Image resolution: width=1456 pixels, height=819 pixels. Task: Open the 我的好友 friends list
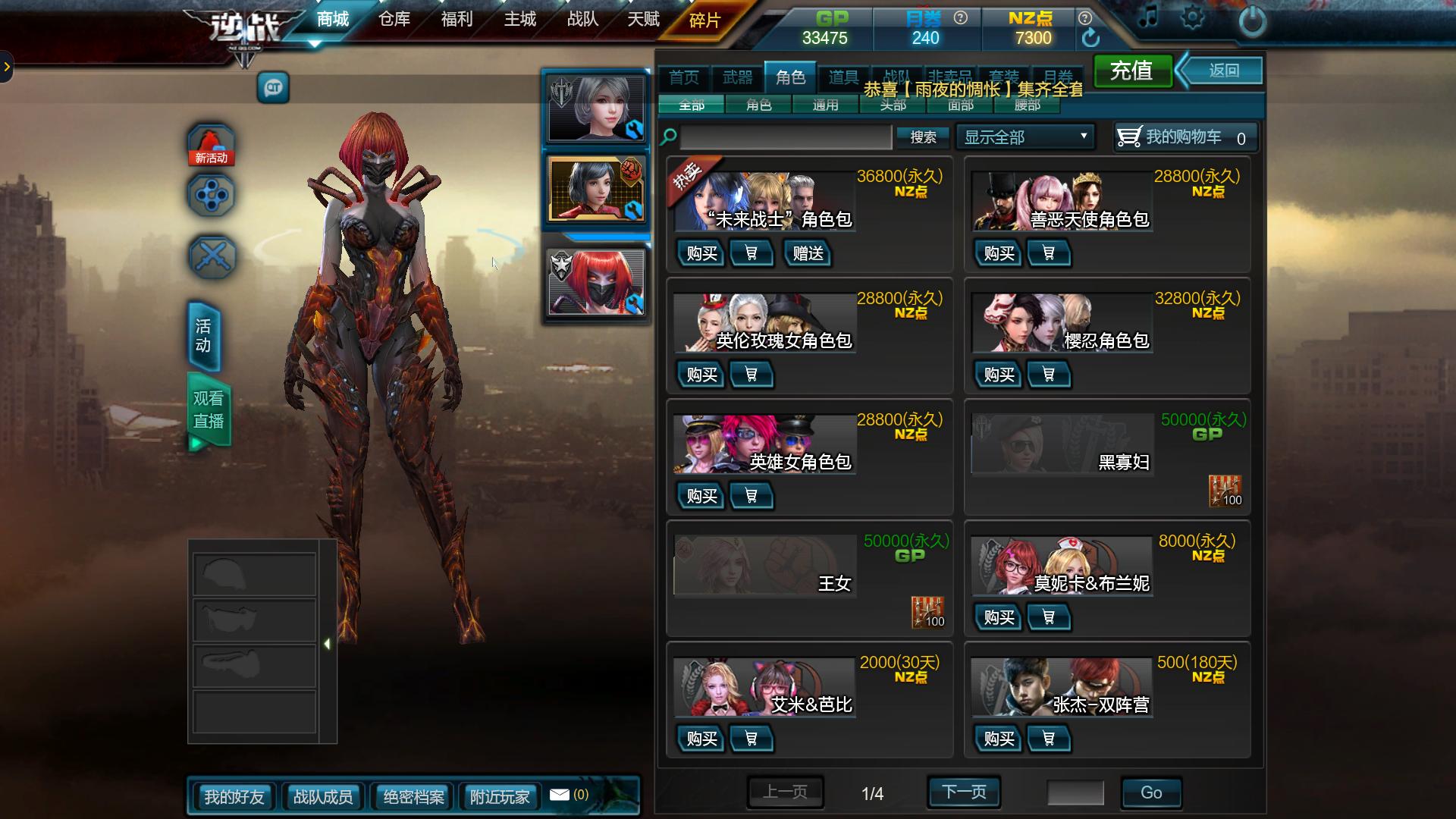coord(234,797)
